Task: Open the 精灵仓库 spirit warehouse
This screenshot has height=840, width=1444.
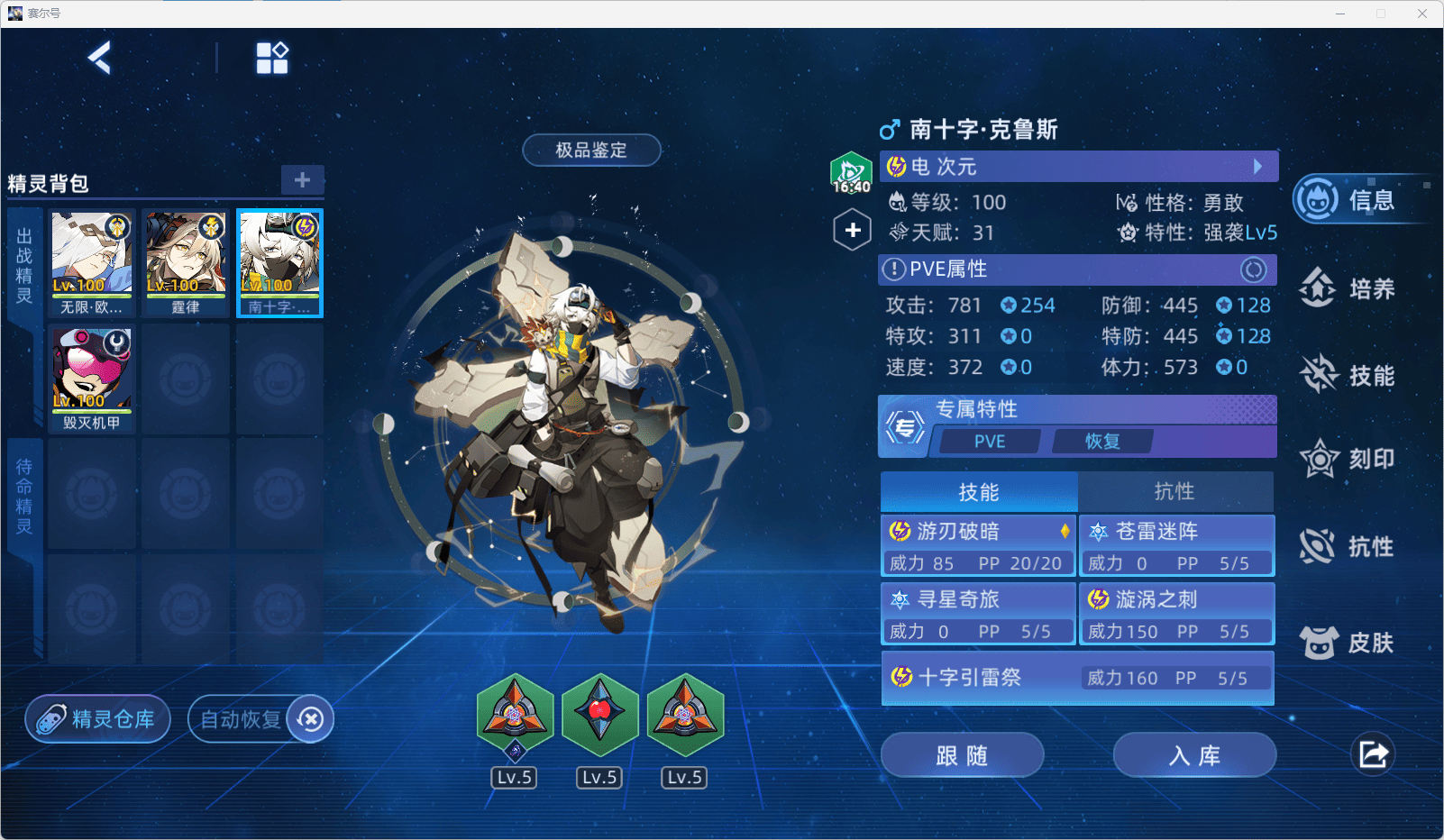Action: tap(97, 719)
